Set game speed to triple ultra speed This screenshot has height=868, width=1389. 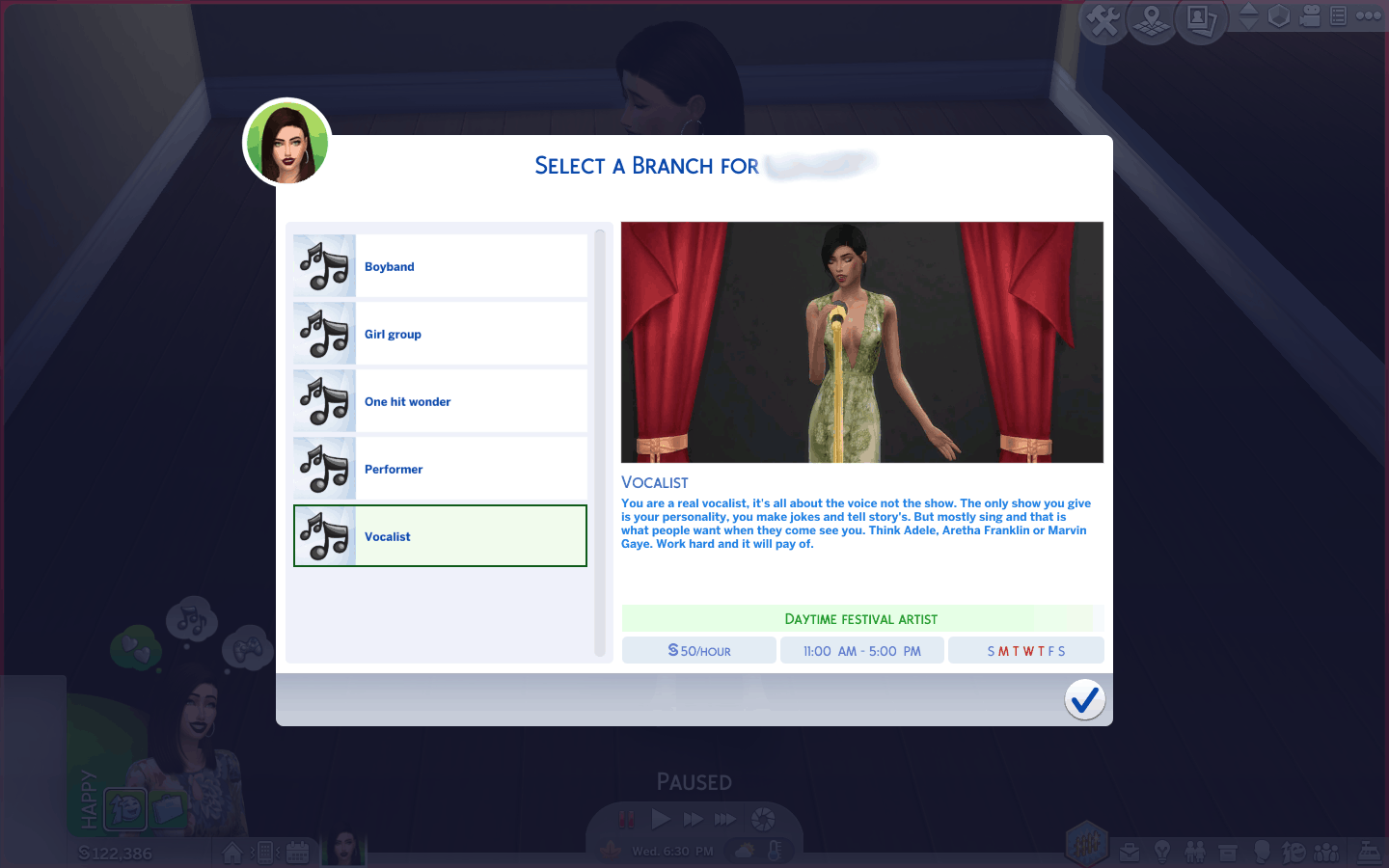click(725, 820)
